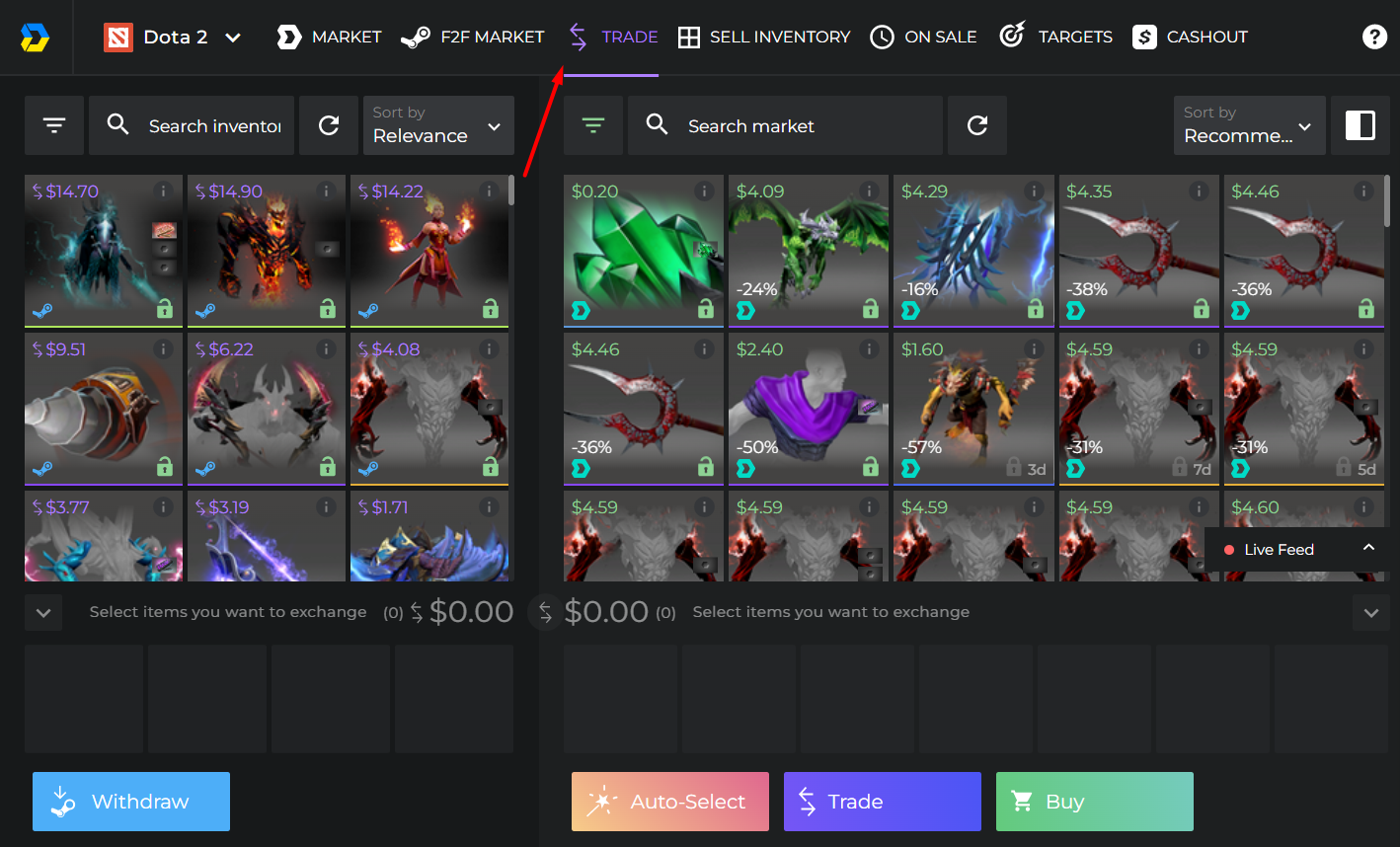1400x847 pixels.
Task: Collapse the Live Feed panel
Action: coord(1368,549)
